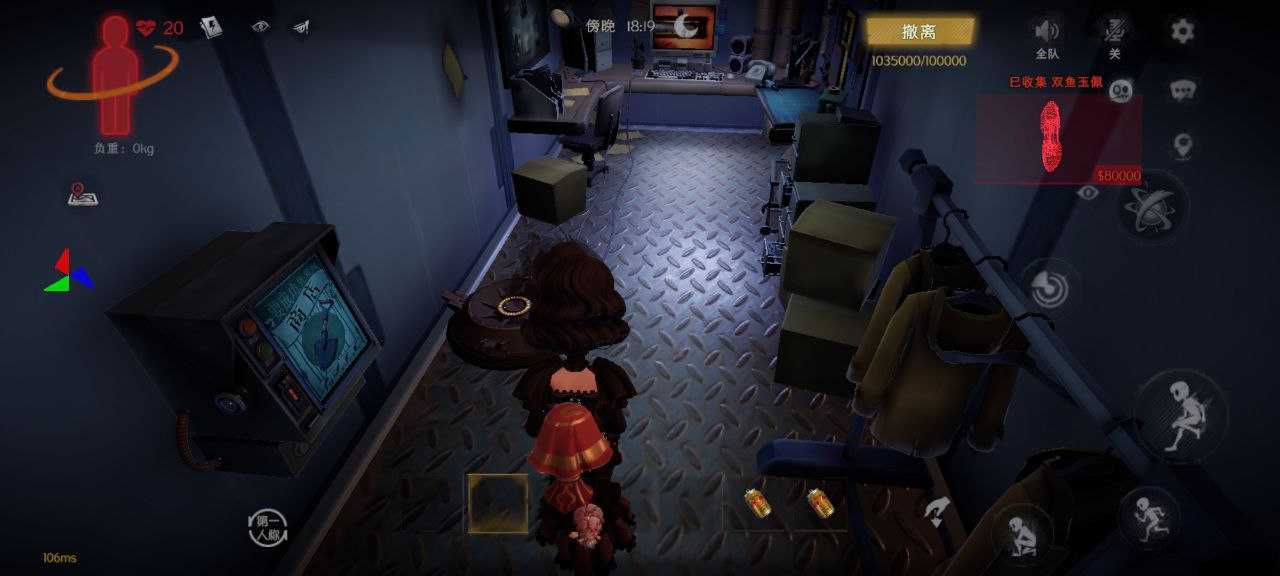Open the minimap marker icon
1280x576 pixels.
pyautogui.click(x=82, y=194)
